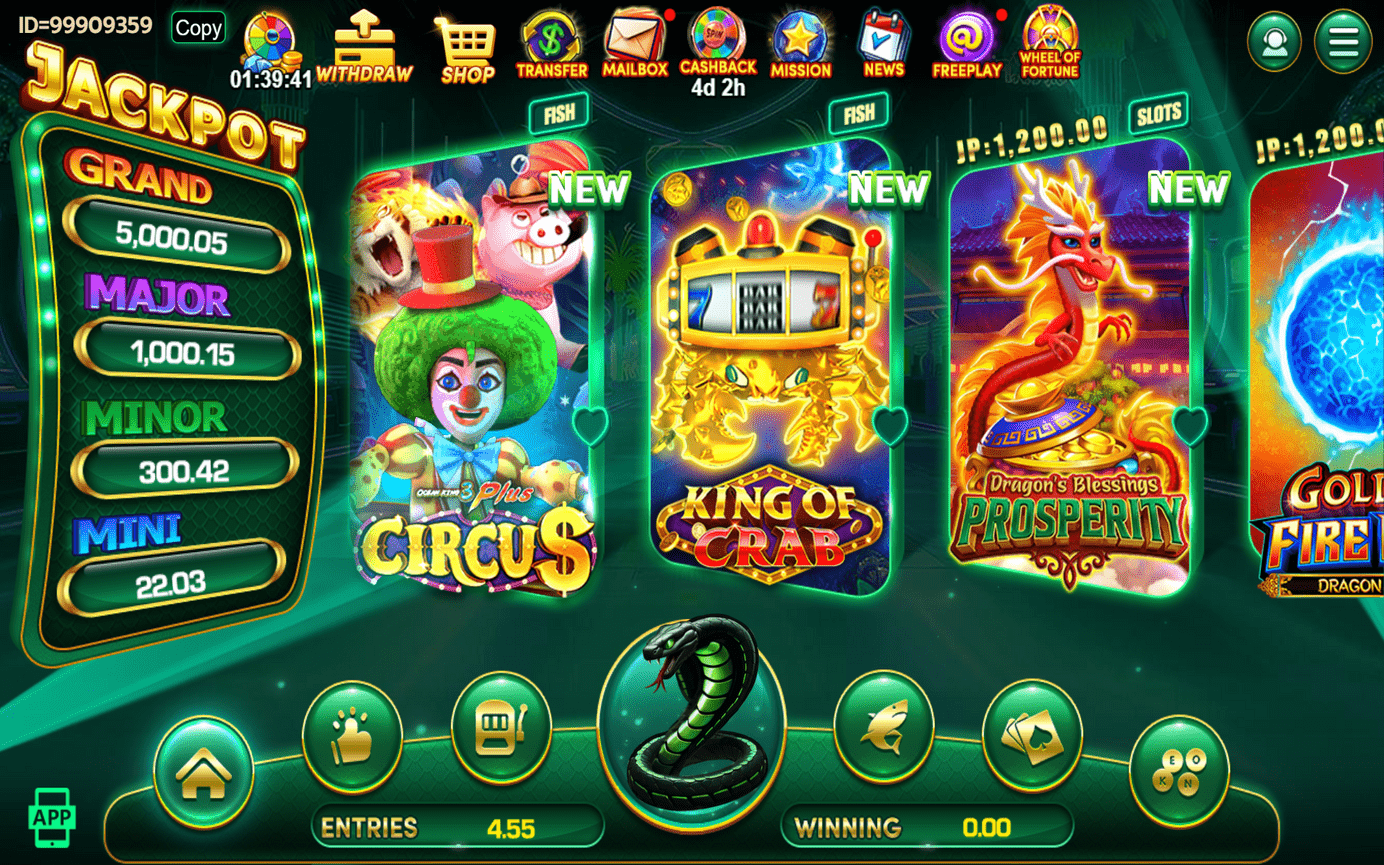Go to the Home tab

point(204,772)
